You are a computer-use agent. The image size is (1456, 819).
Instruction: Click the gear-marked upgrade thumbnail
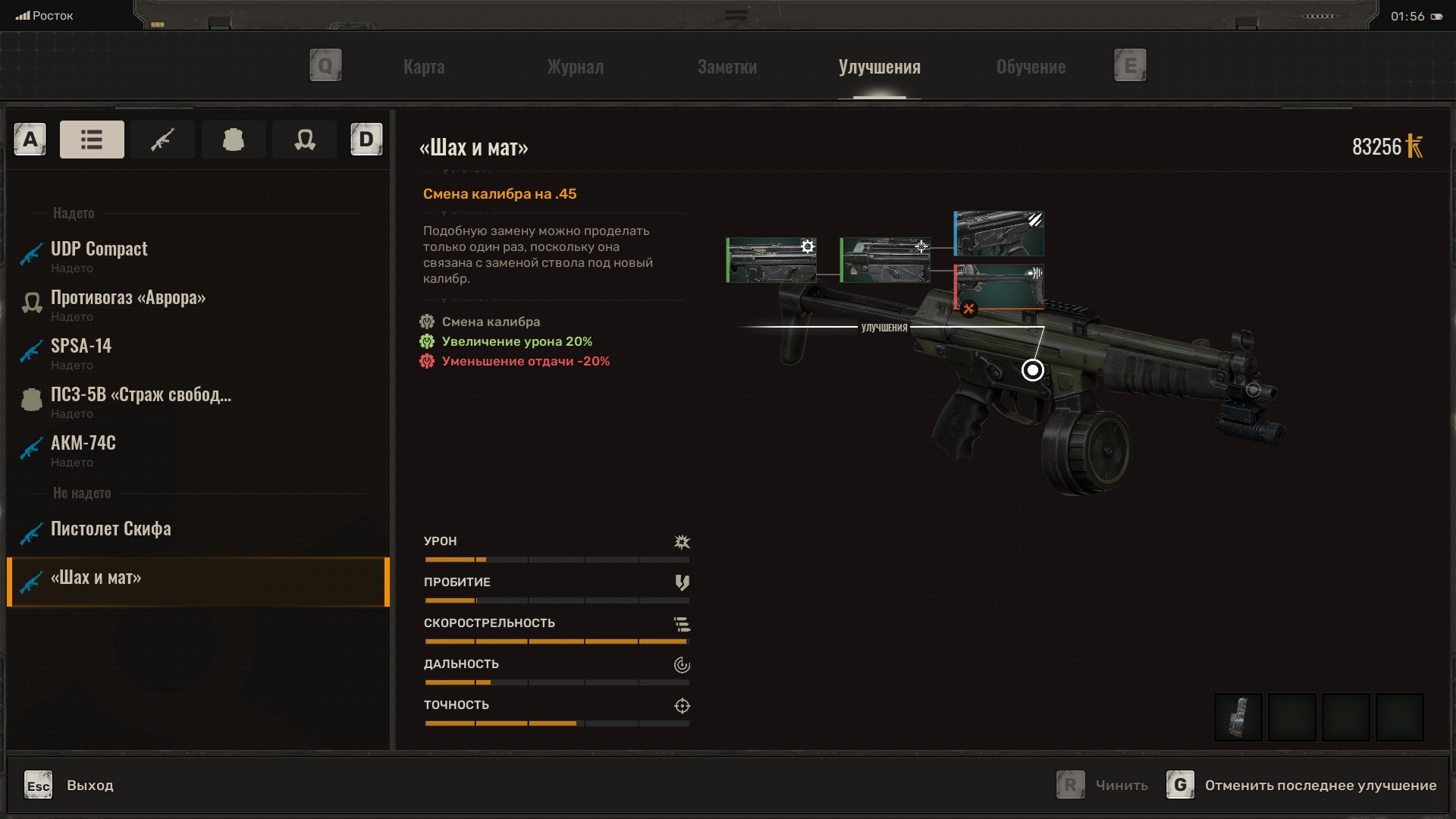click(x=771, y=260)
